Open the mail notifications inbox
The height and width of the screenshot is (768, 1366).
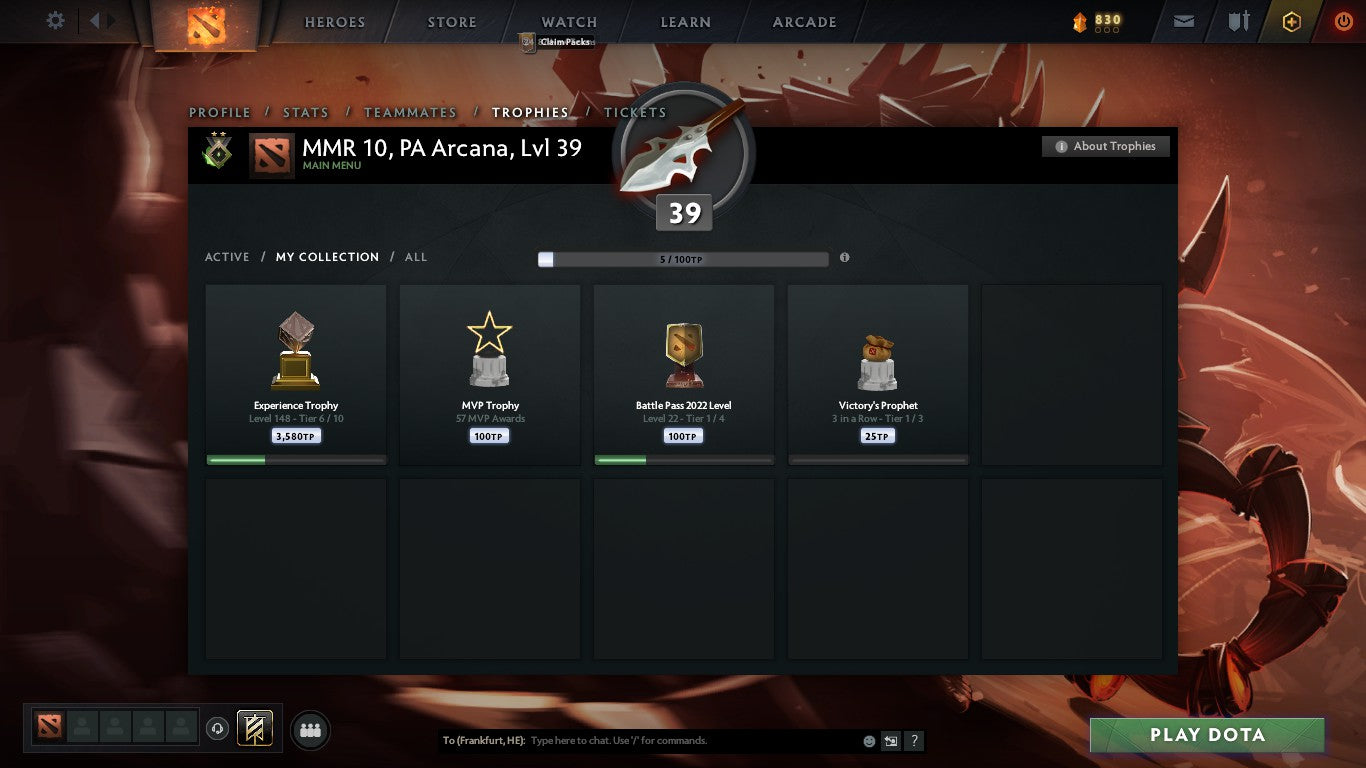(x=1183, y=20)
